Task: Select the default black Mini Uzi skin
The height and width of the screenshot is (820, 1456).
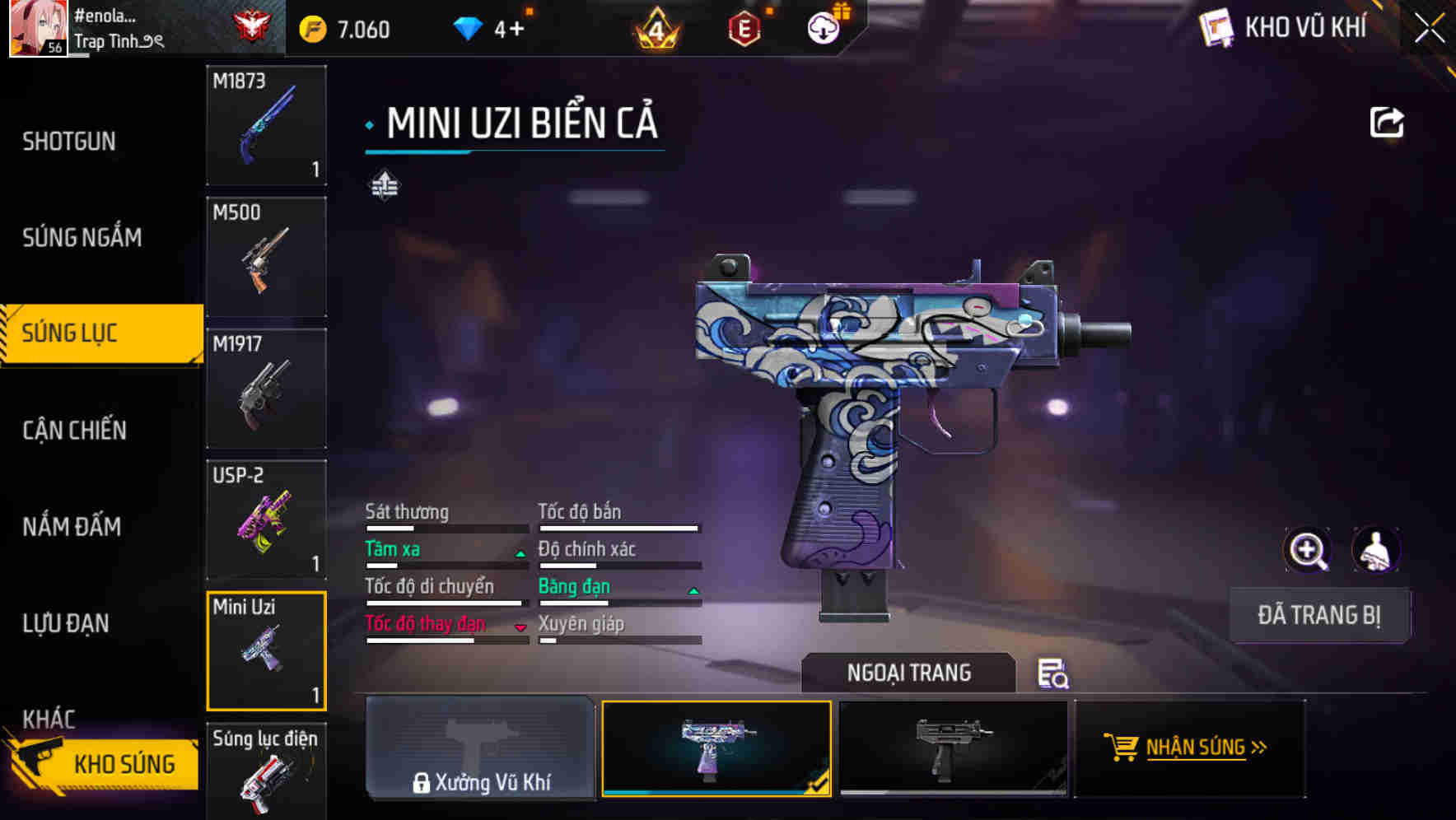Action: coord(953,748)
